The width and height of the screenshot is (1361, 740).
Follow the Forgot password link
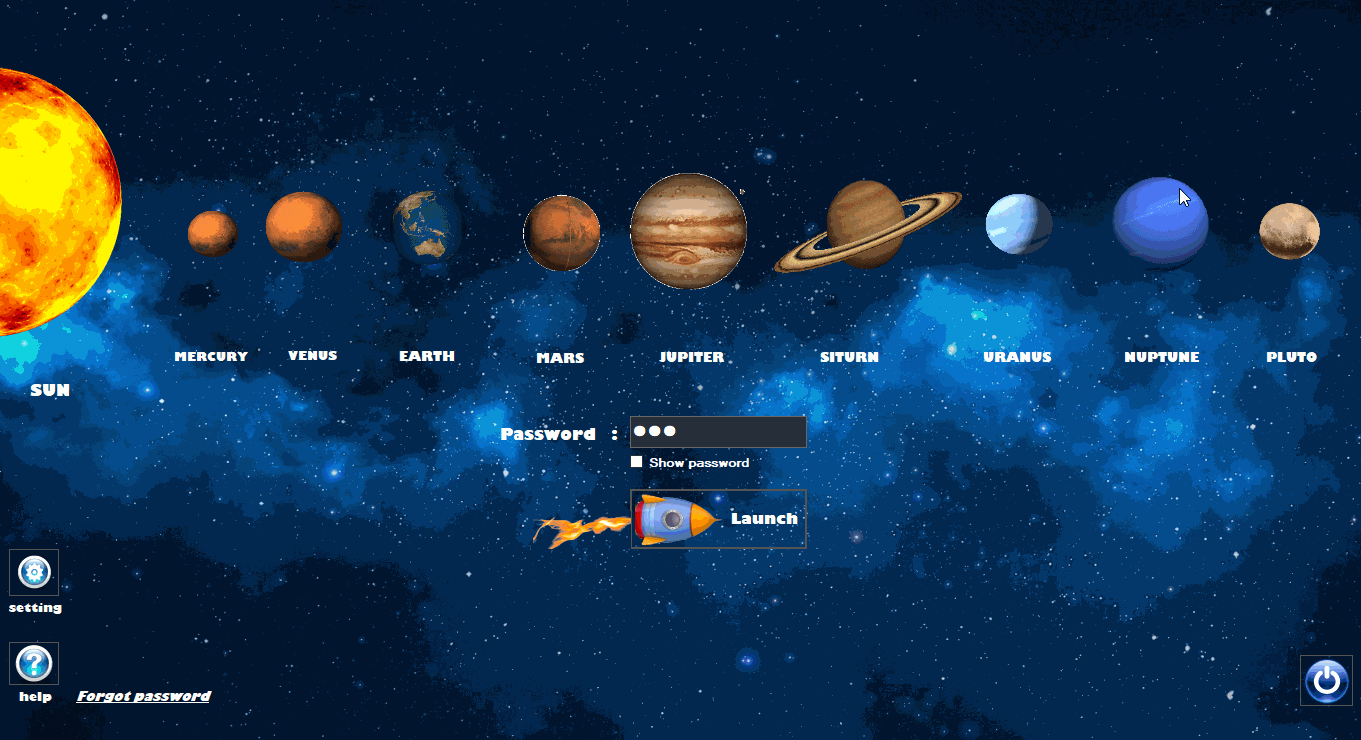click(x=144, y=696)
